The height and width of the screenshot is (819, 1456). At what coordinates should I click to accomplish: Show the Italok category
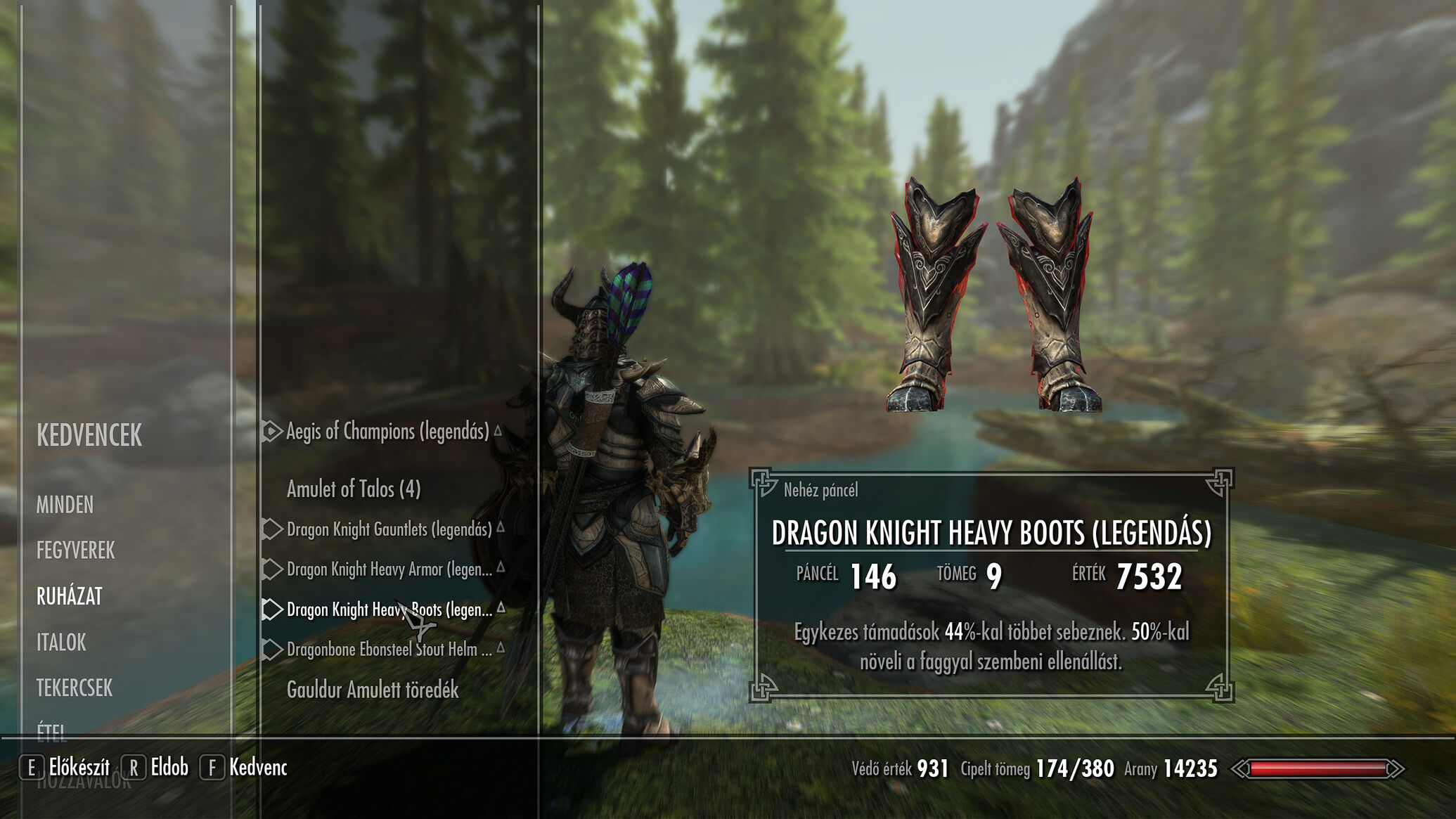click(61, 642)
